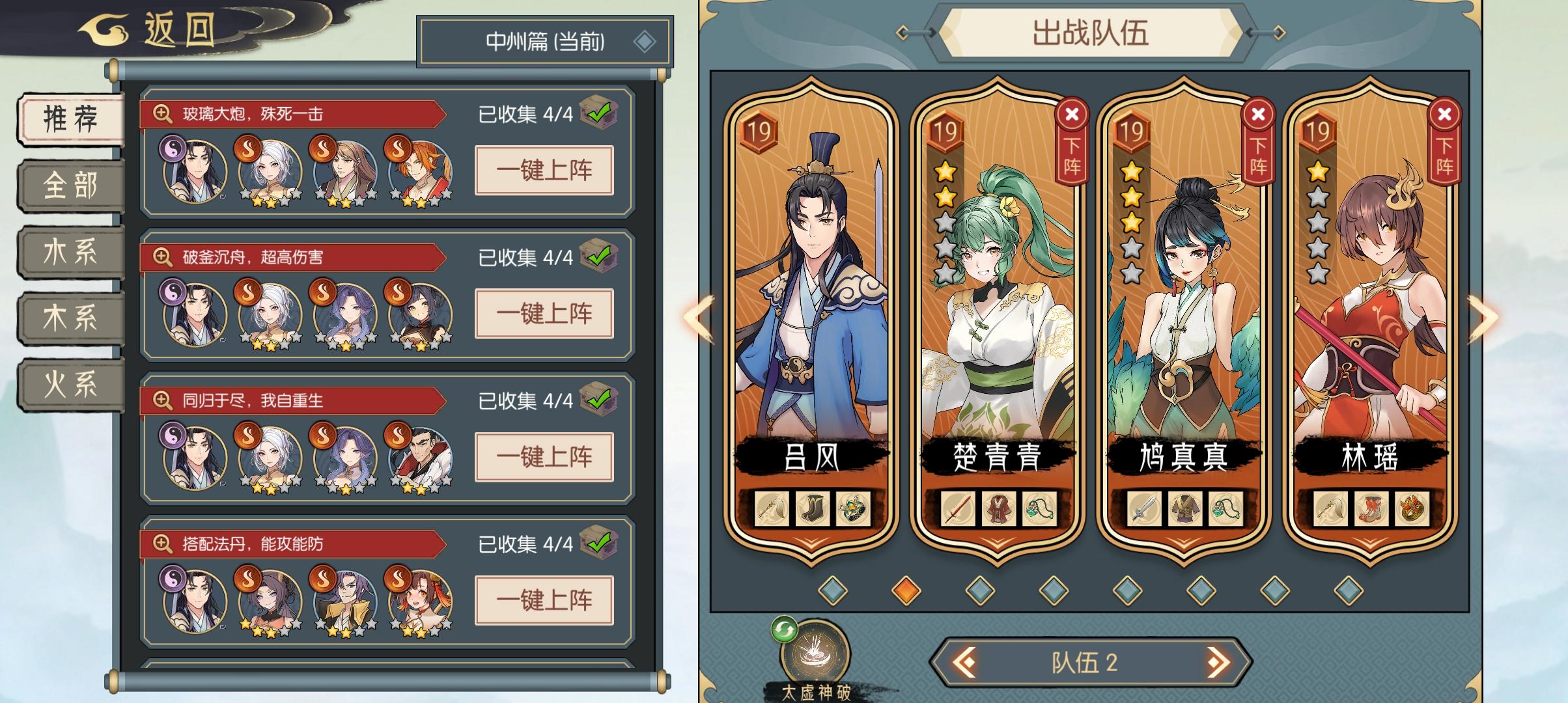Open the 中州篇 (当前) chapter selector
The image size is (1568, 703).
tap(543, 40)
